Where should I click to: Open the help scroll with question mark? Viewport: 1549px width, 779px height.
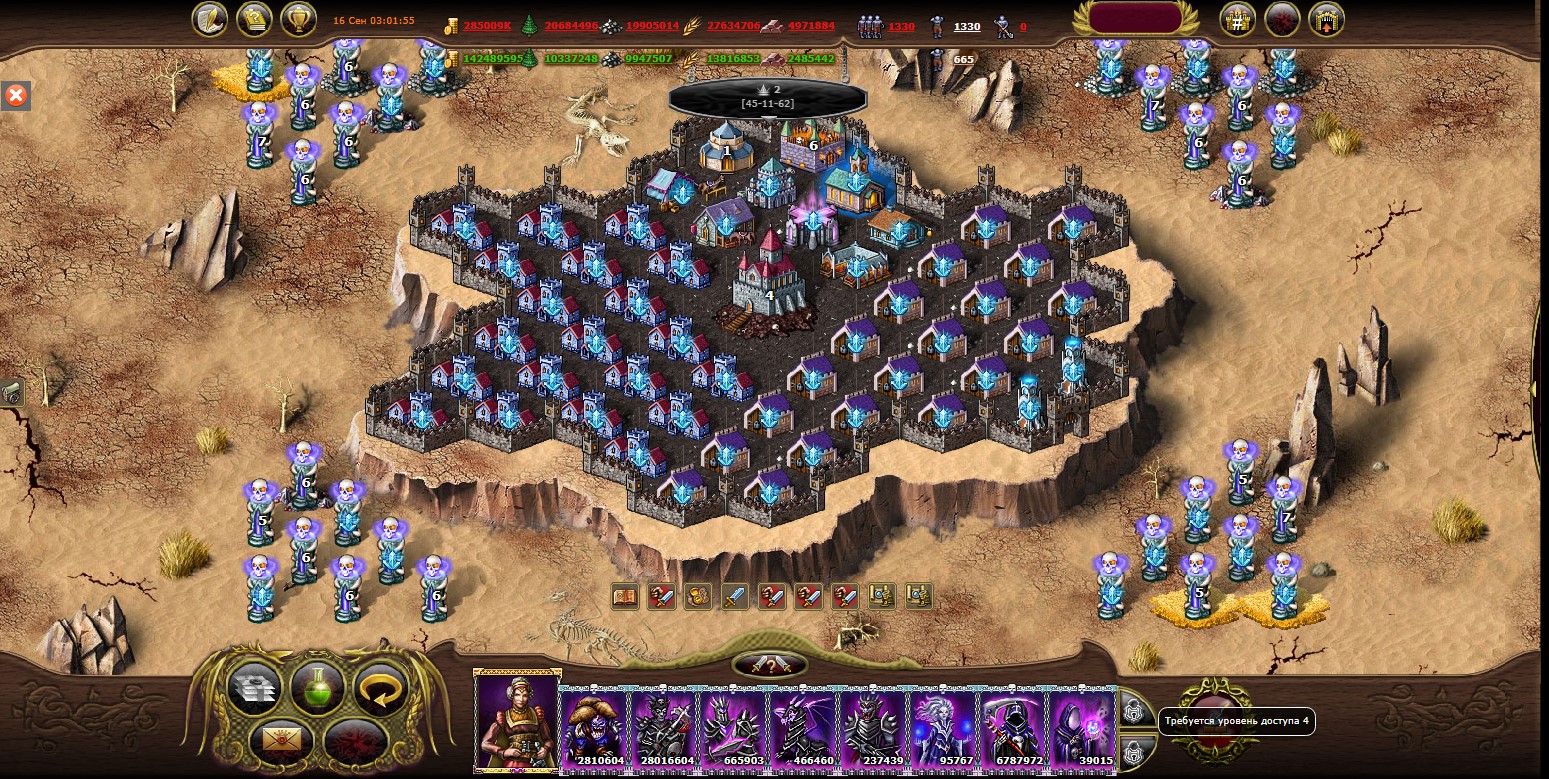coord(254,18)
